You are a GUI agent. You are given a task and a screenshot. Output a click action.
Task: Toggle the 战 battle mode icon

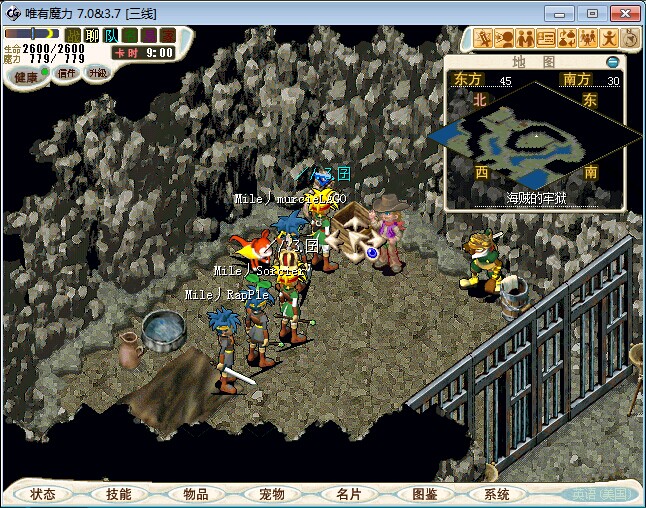coord(73,36)
